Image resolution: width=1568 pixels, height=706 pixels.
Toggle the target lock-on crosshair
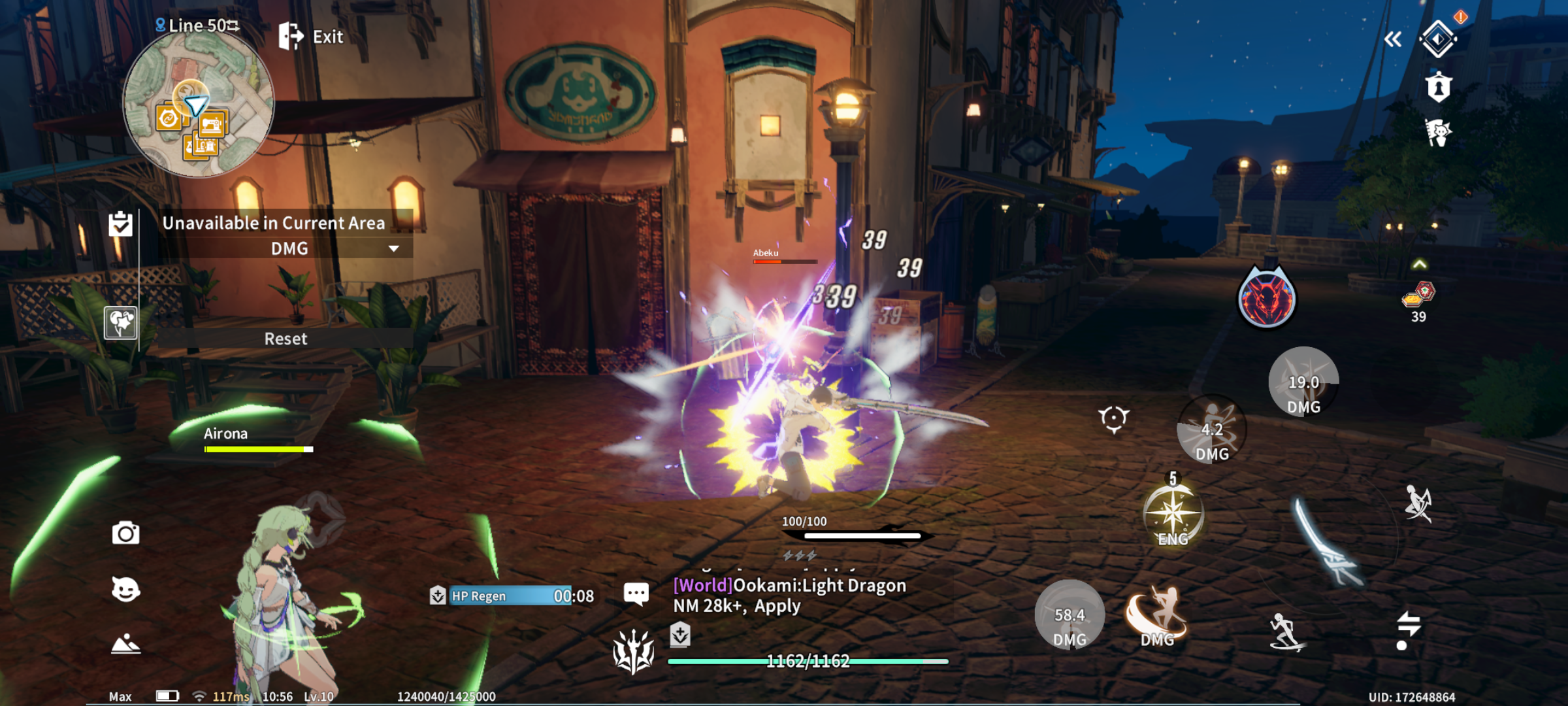pyautogui.click(x=1113, y=418)
